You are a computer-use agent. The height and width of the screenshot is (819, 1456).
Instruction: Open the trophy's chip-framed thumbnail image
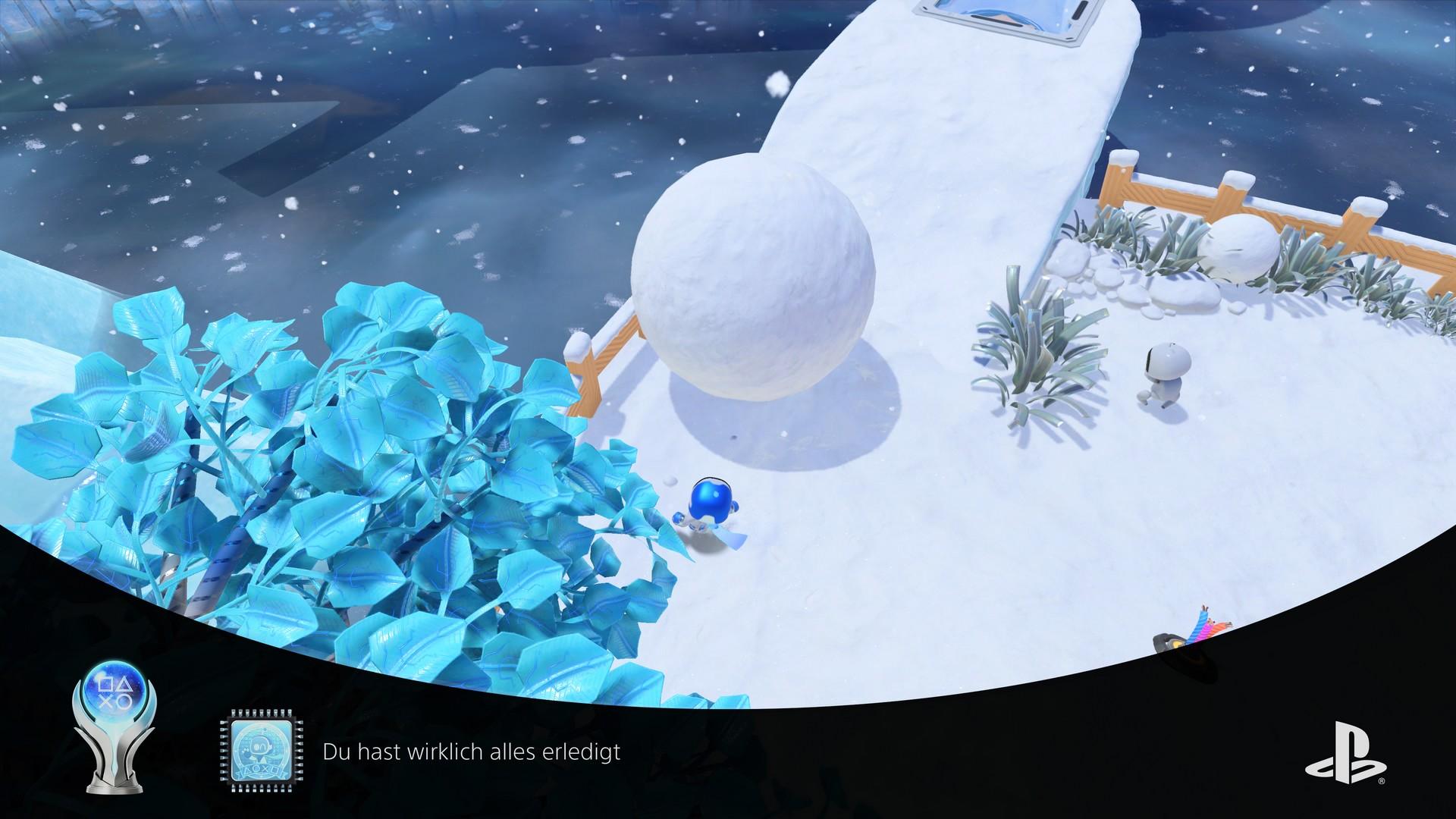pos(259,752)
